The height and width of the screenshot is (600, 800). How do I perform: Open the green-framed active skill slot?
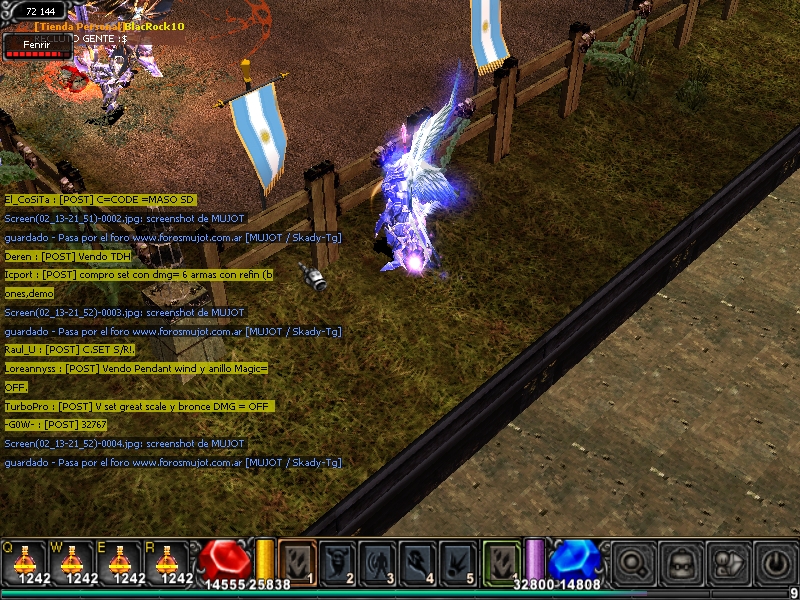click(x=501, y=560)
